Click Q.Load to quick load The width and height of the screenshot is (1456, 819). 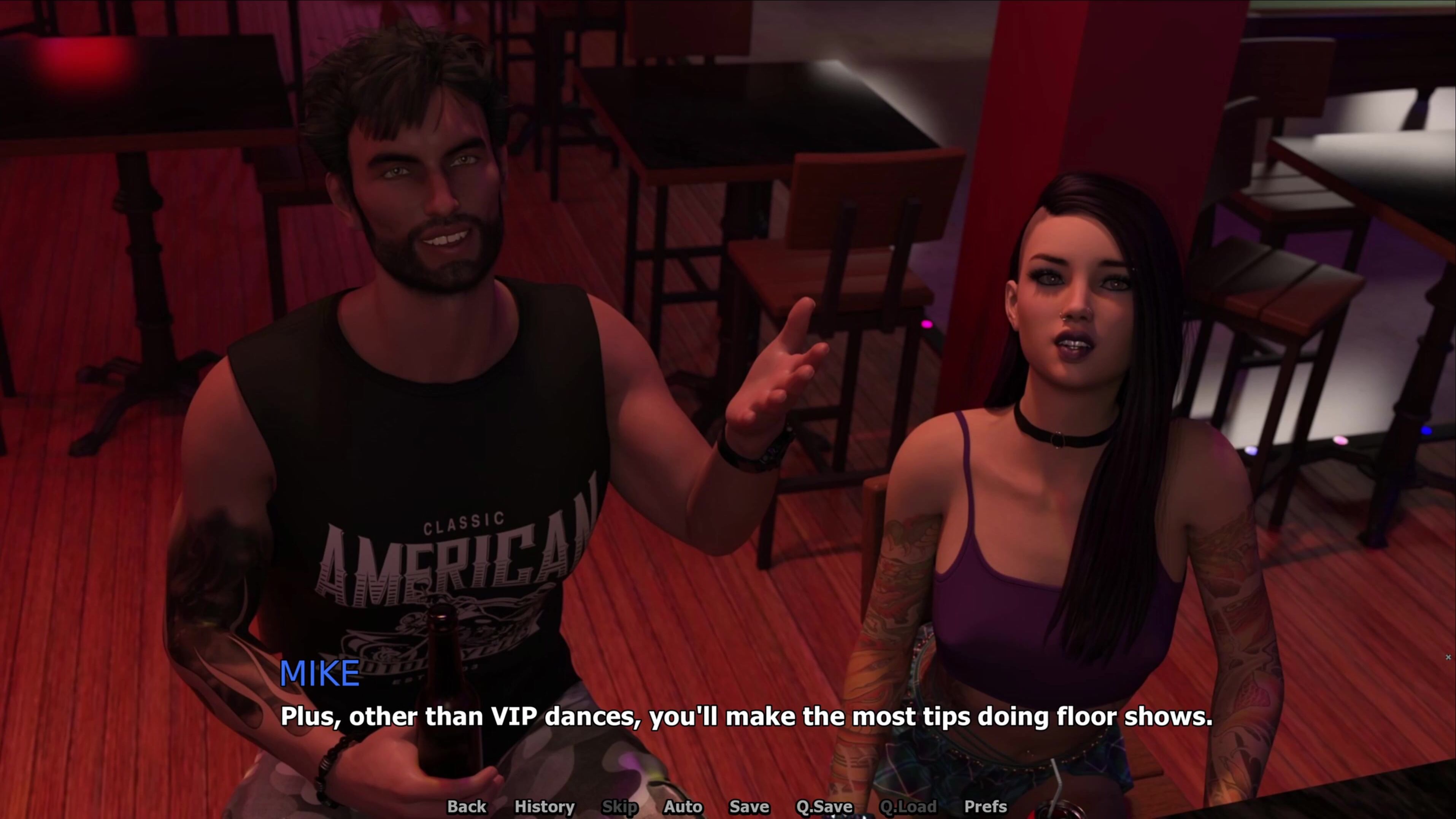coord(908,806)
